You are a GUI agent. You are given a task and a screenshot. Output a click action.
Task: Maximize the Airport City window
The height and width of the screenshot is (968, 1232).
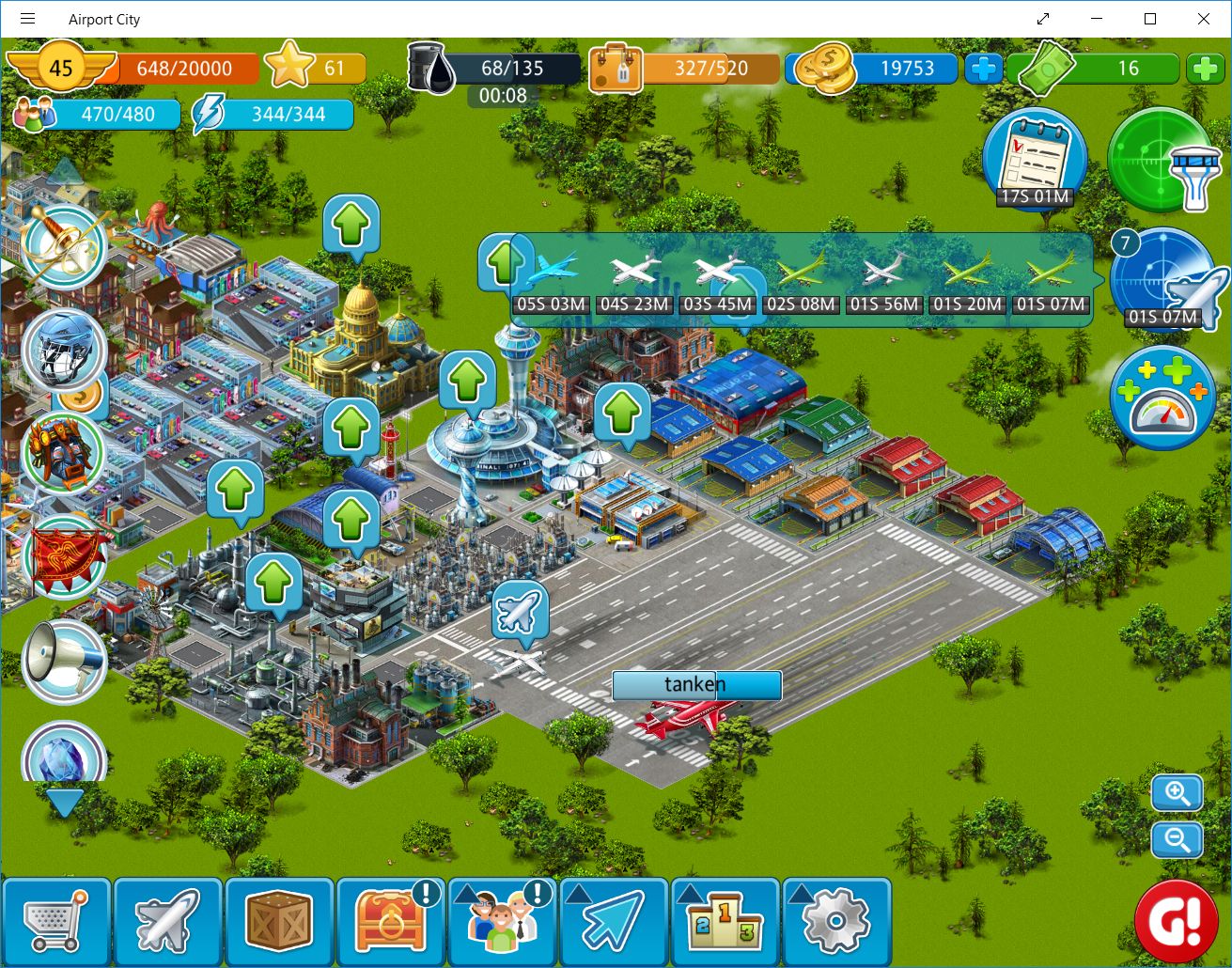pyautogui.click(x=1150, y=19)
